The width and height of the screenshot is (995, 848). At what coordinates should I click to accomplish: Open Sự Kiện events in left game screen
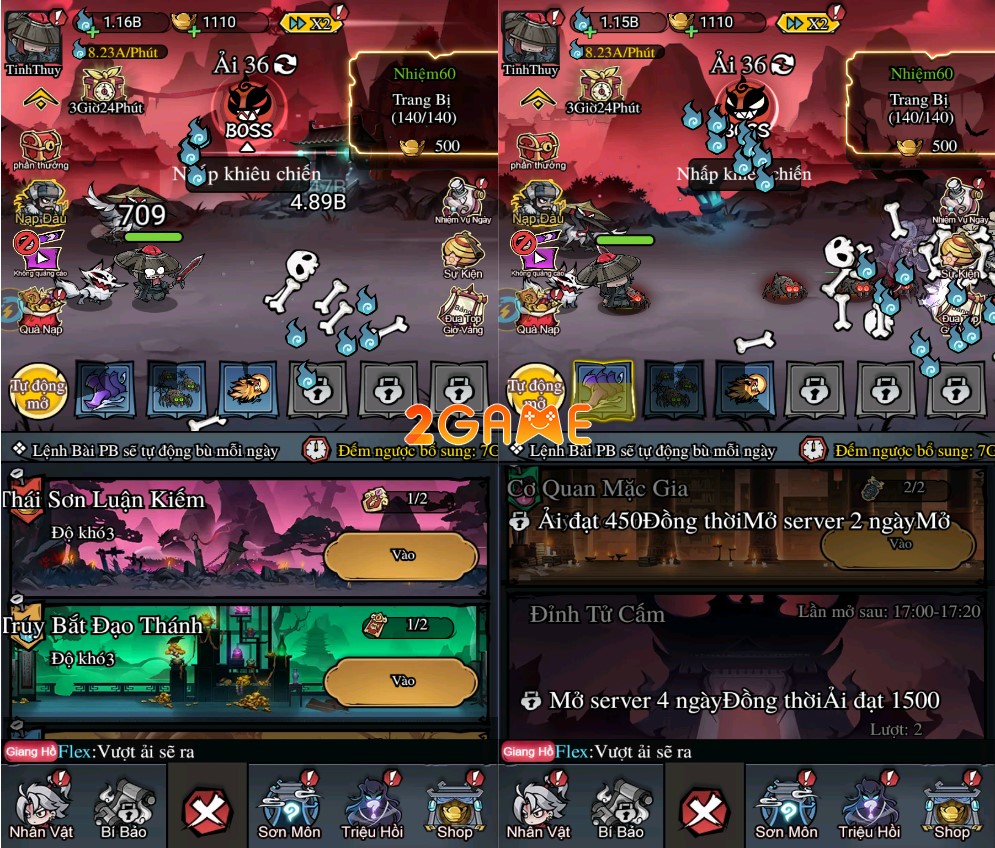[x=462, y=254]
